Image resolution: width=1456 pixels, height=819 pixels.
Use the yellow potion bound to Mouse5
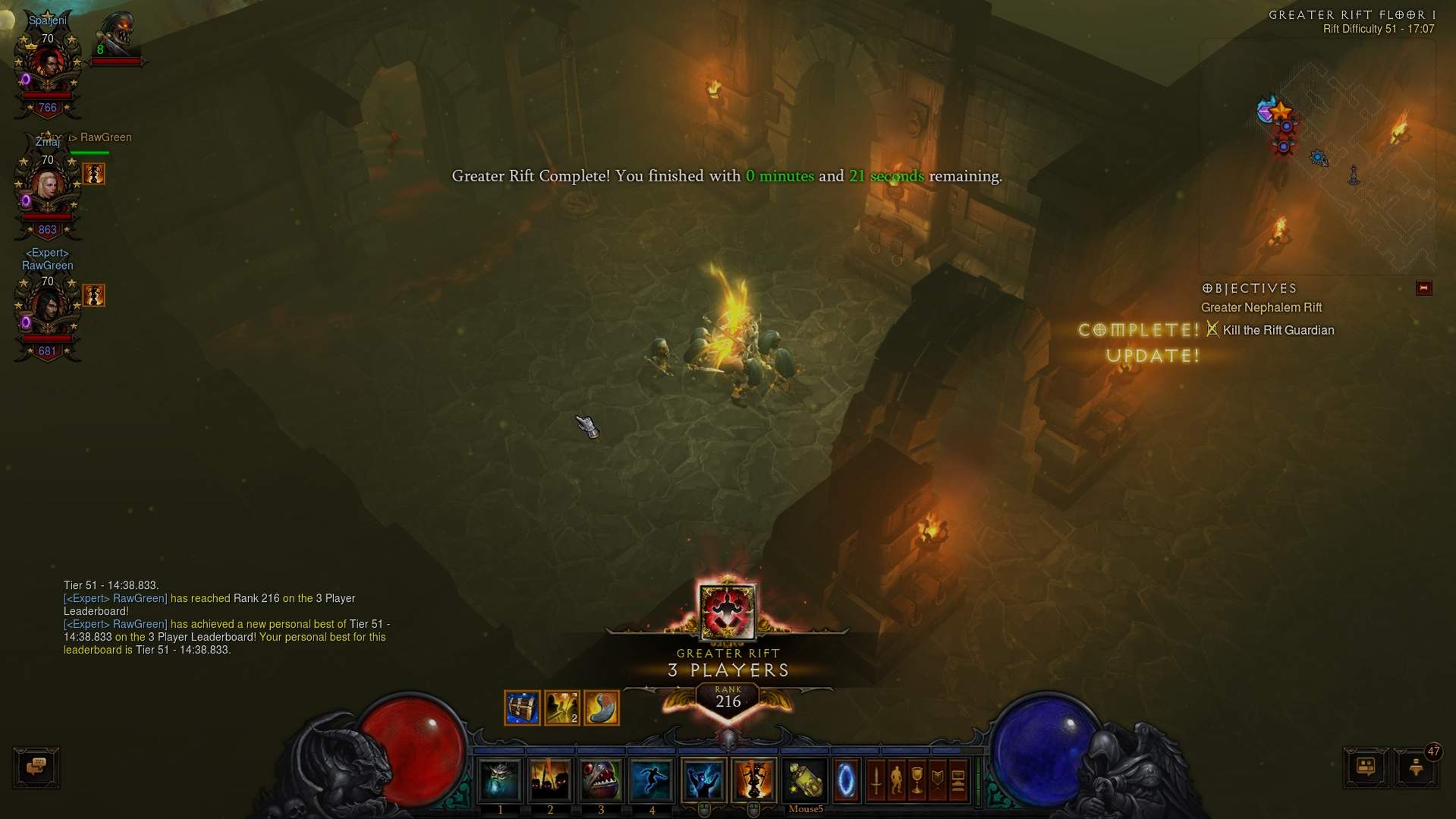click(804, 780)
